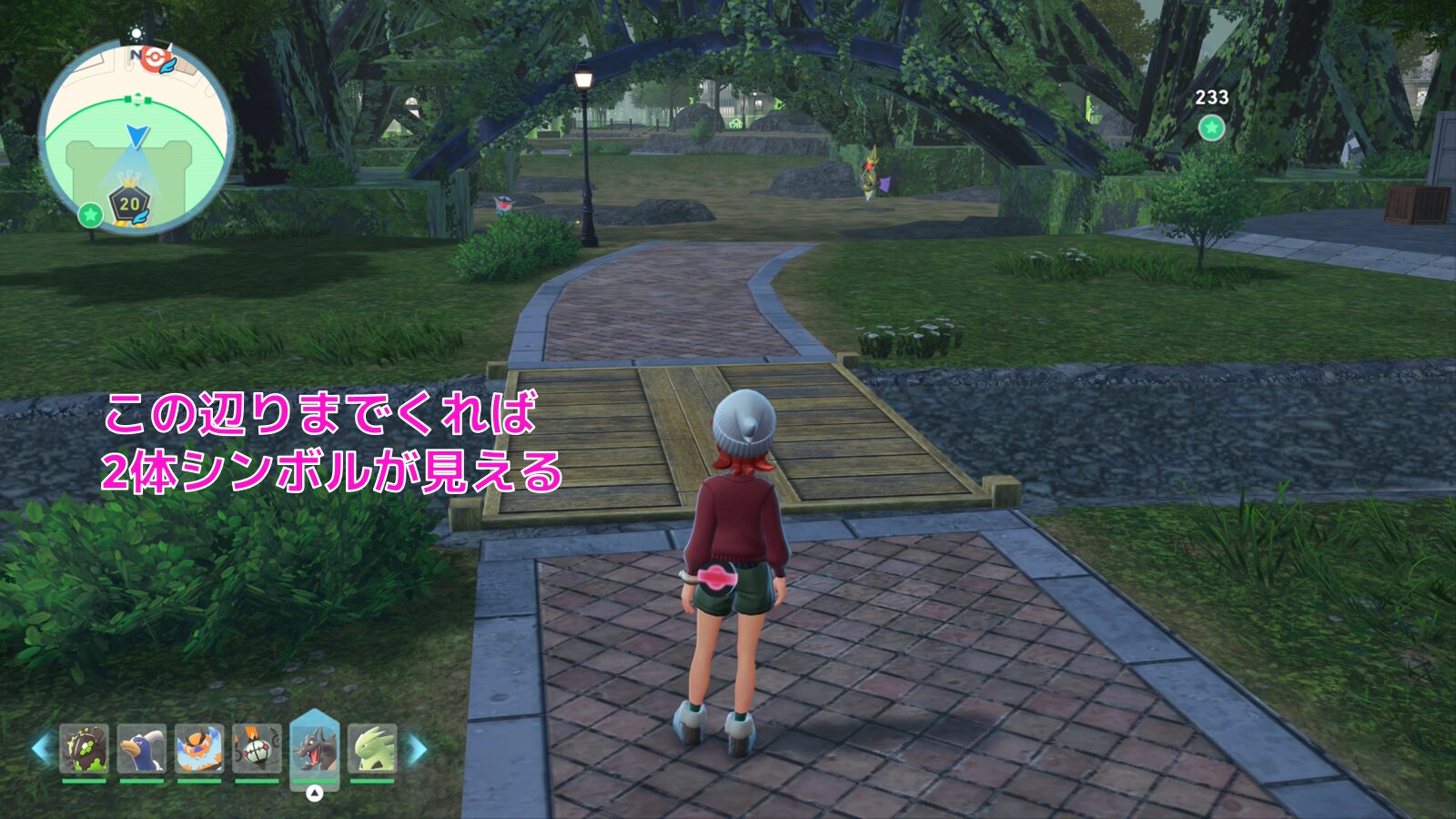Select the orange and blue Pokémon slot
Screen dimensions: 1456x819
pos(199,748)
